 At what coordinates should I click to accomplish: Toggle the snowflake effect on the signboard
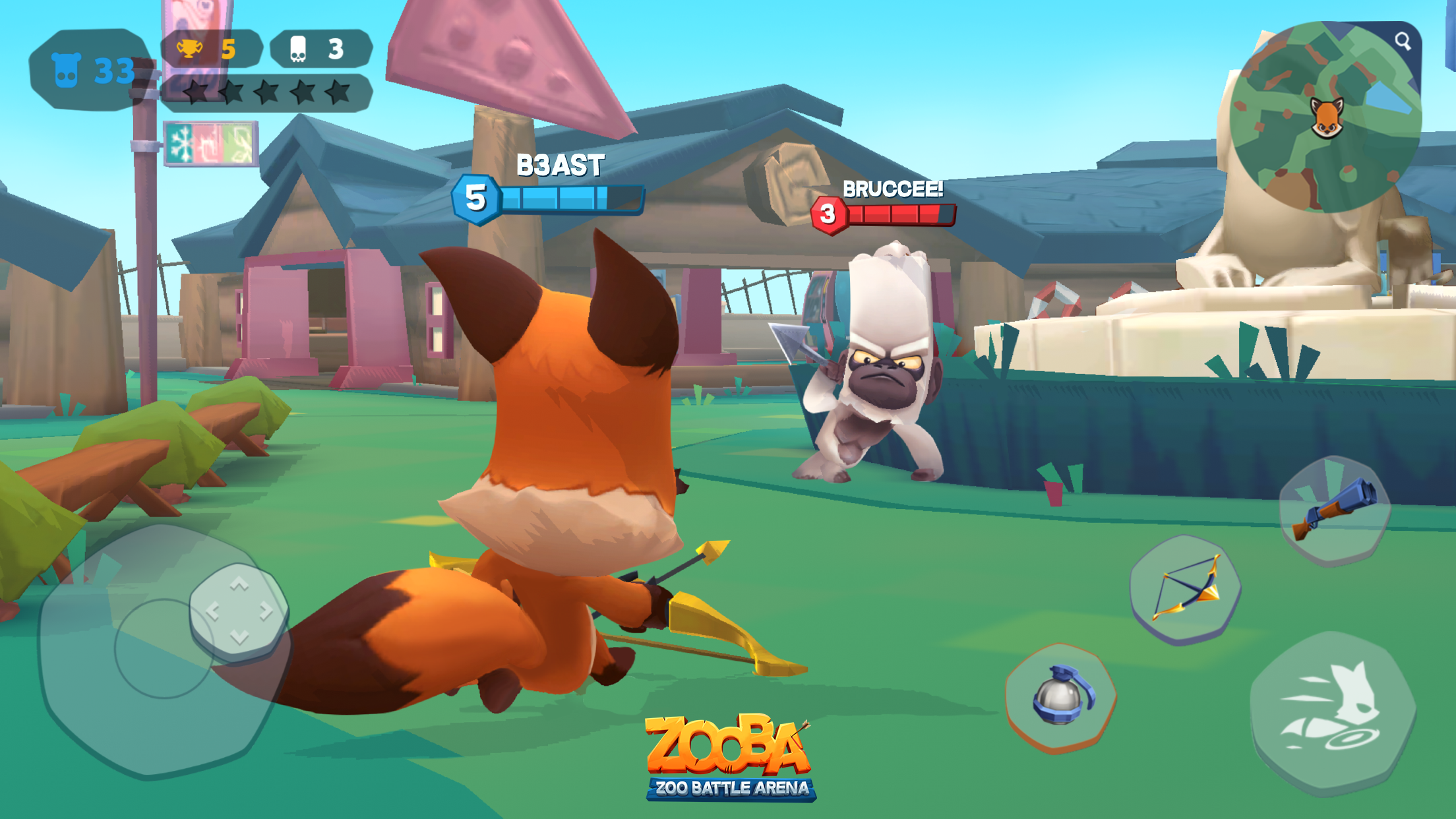[179, 144]
